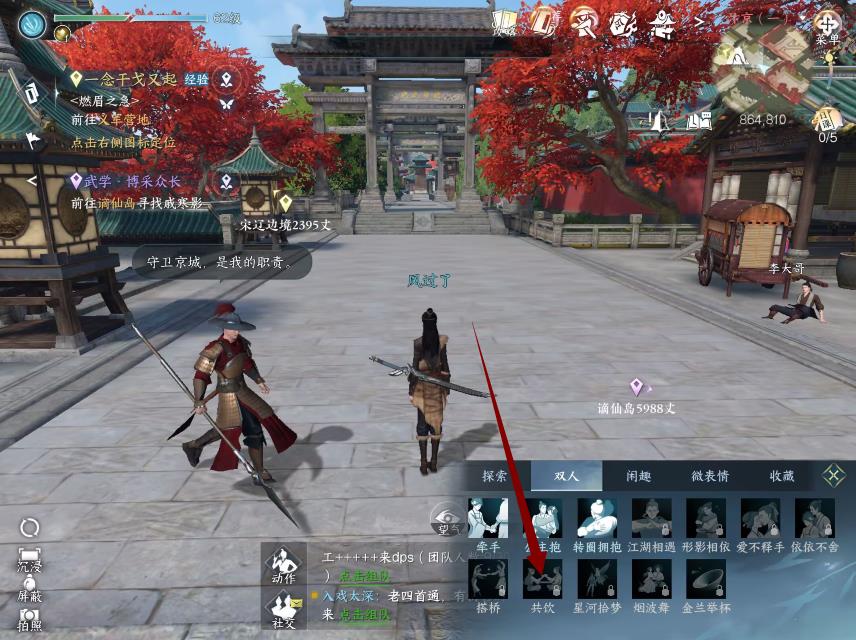This screenshot has height=640, width=856.
Task: Open the 社交 social button
Action: point(284,609)
